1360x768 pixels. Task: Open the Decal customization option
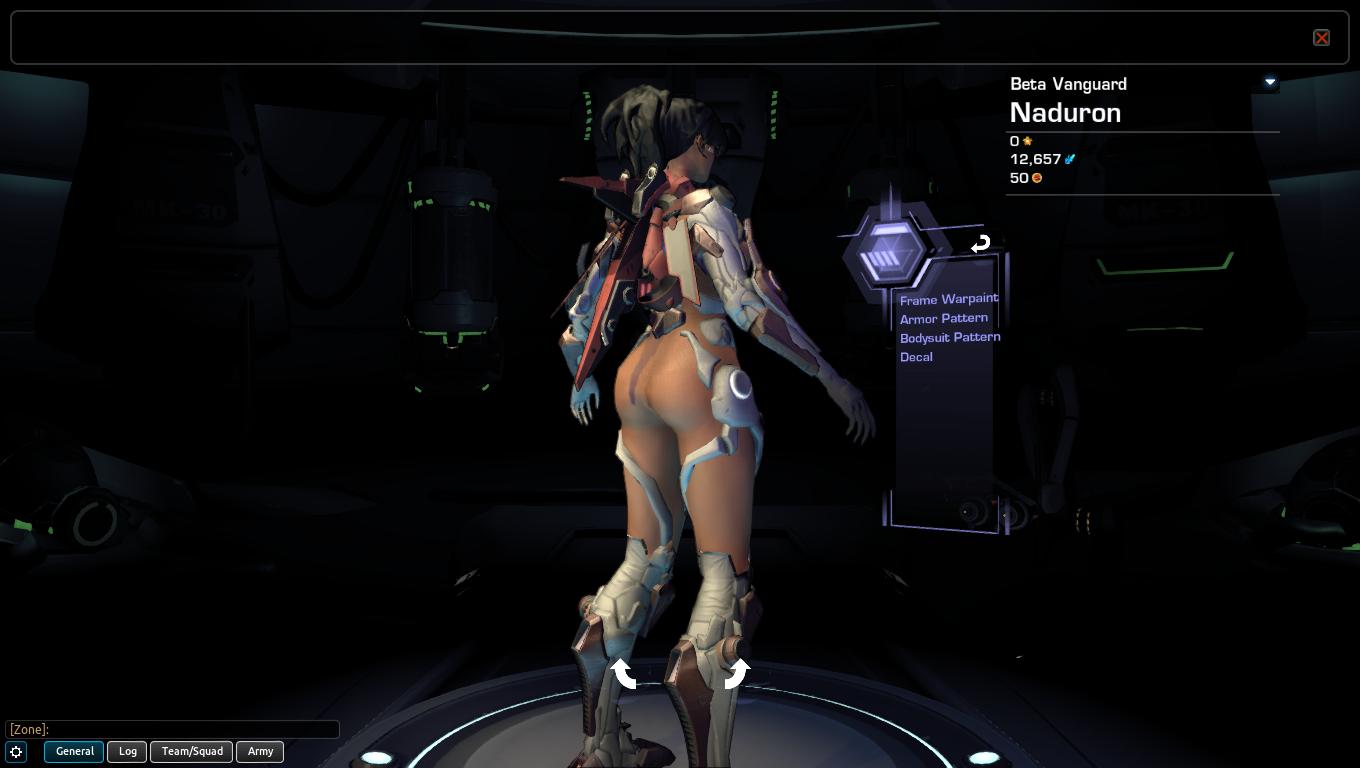pyautogui.click(x=916, y=357)
